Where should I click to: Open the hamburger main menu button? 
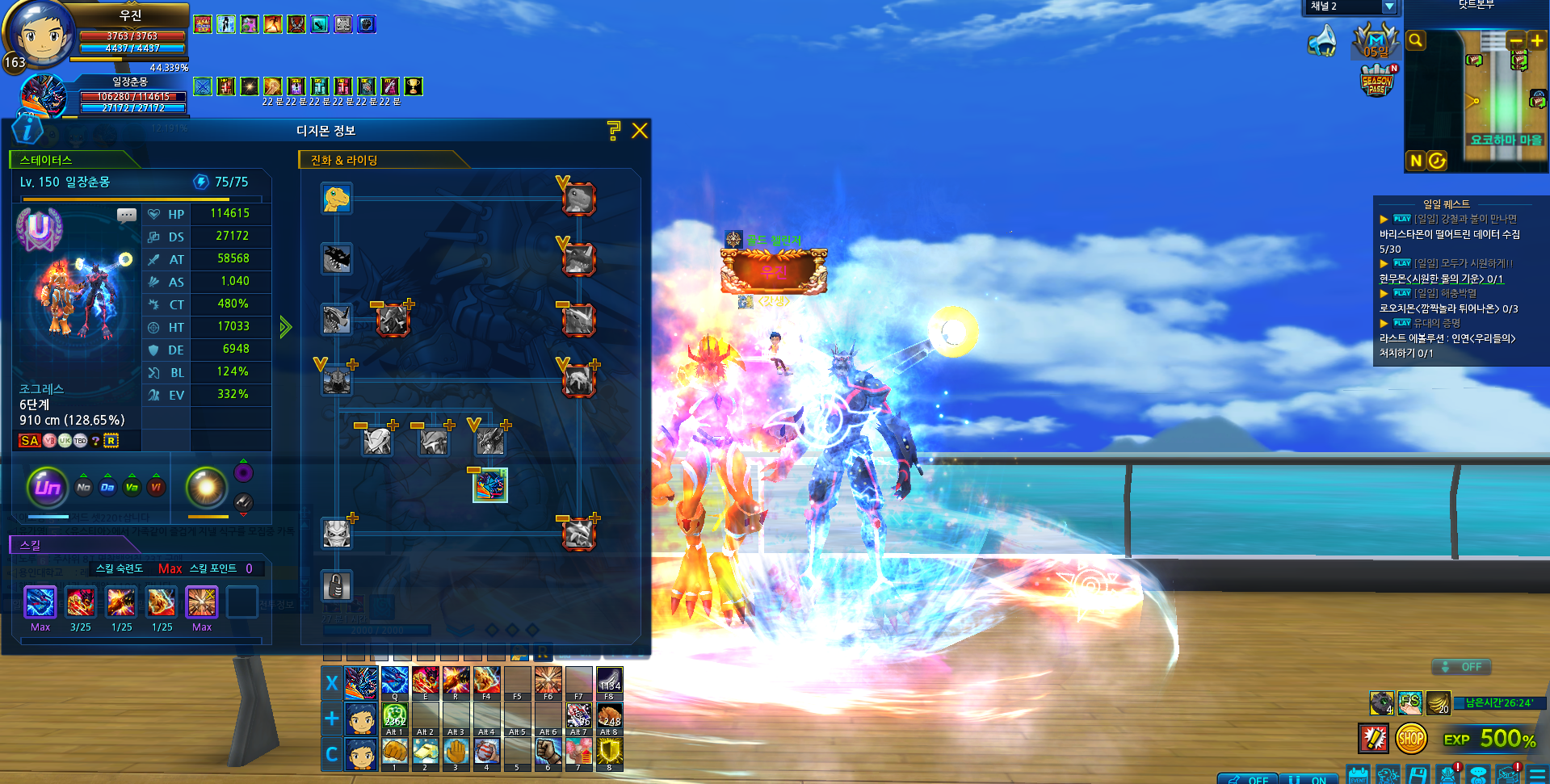pyautogui.click(x=1538, y=775)
